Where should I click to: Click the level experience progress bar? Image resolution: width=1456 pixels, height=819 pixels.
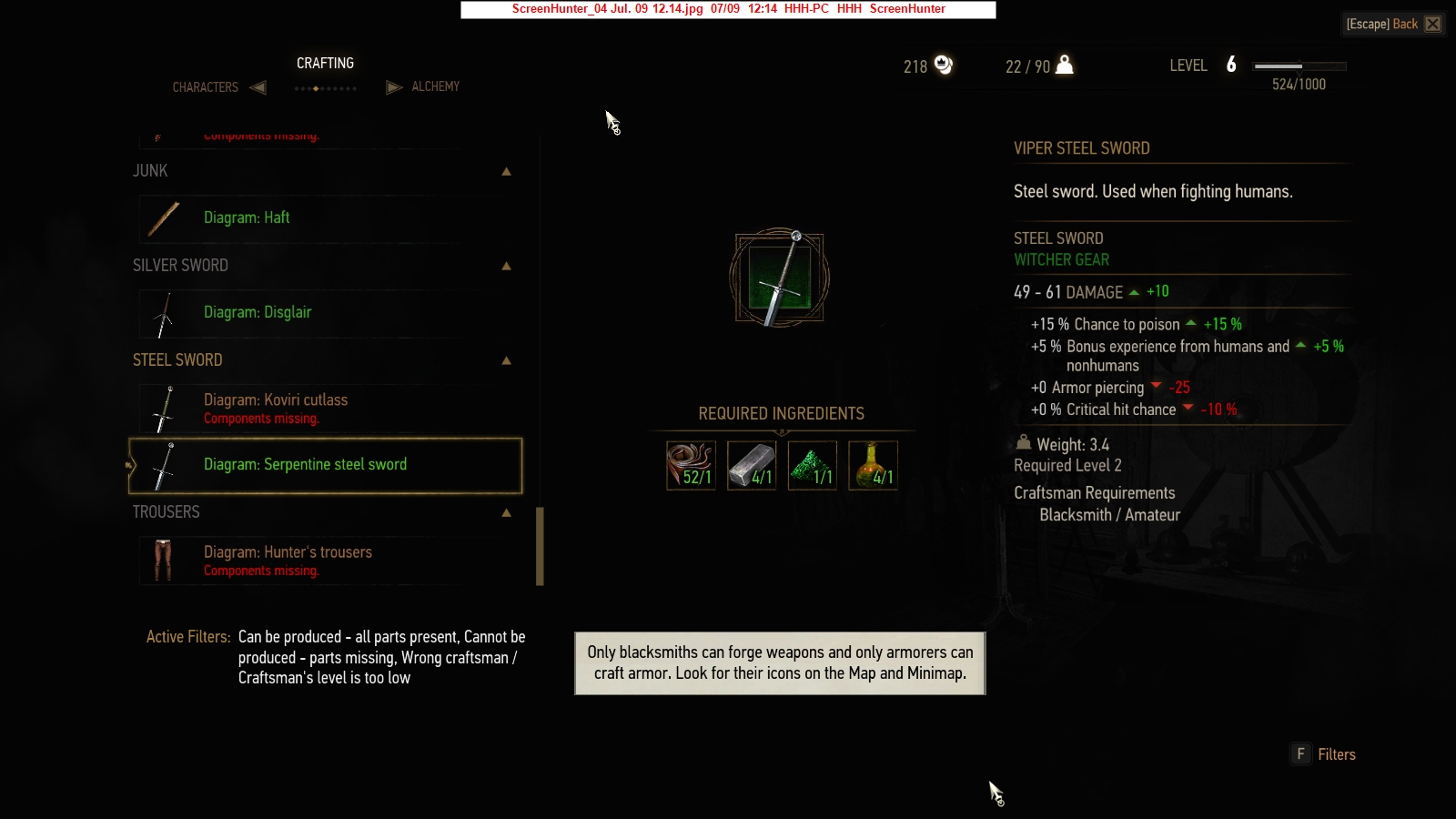tap(1299, 65)
